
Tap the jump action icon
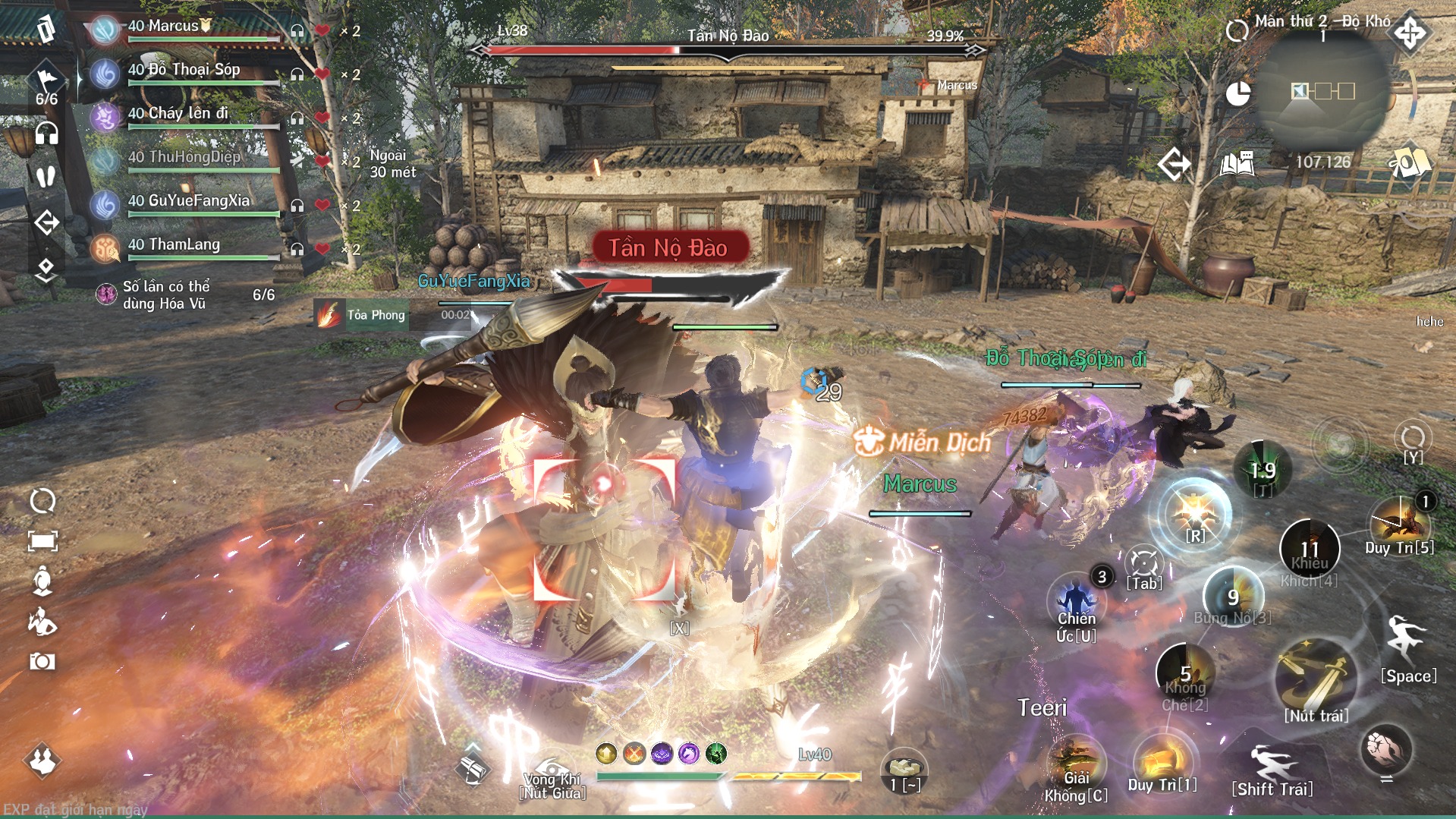click(1407, 639)
